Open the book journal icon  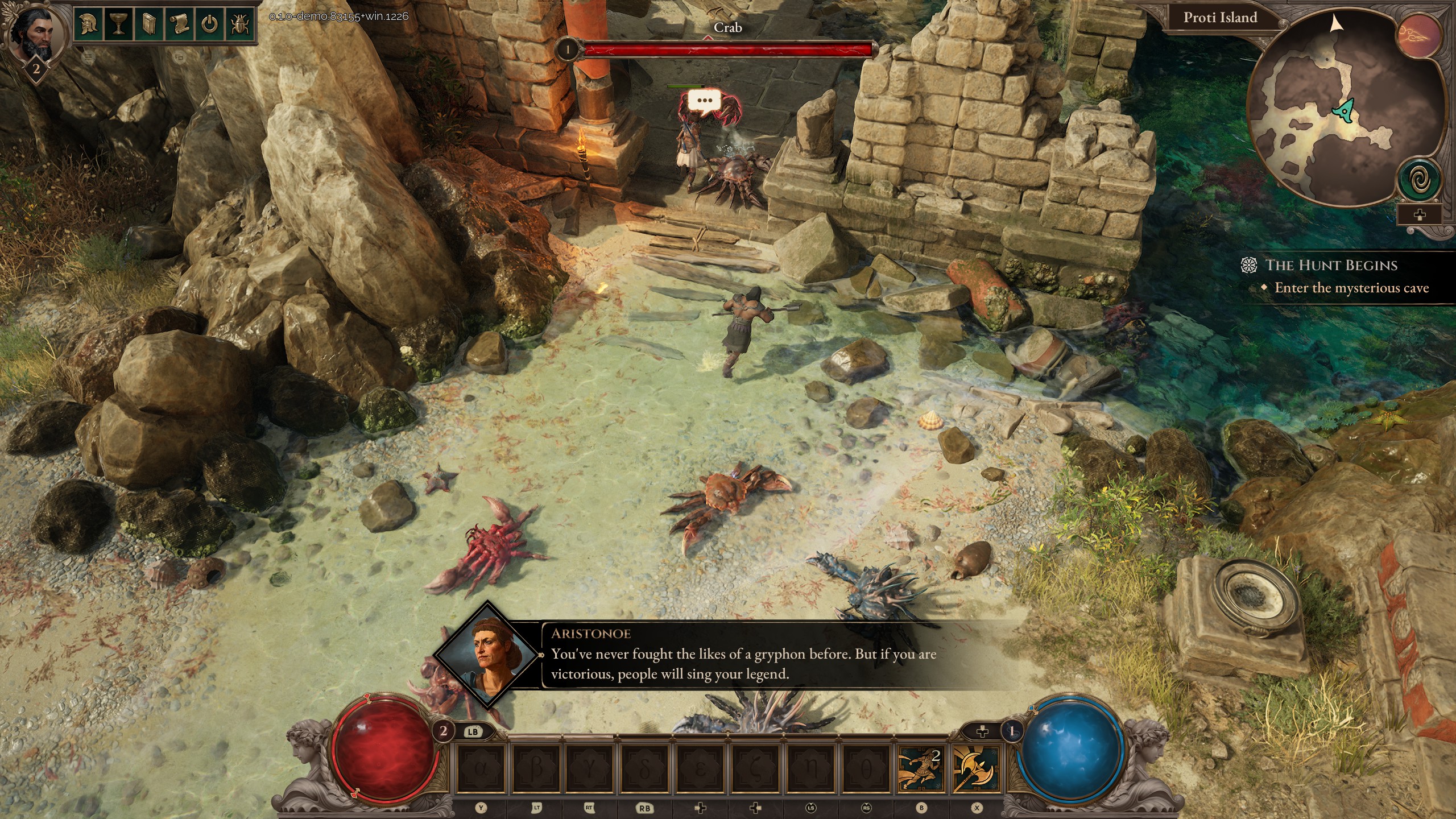coord(148,24)
